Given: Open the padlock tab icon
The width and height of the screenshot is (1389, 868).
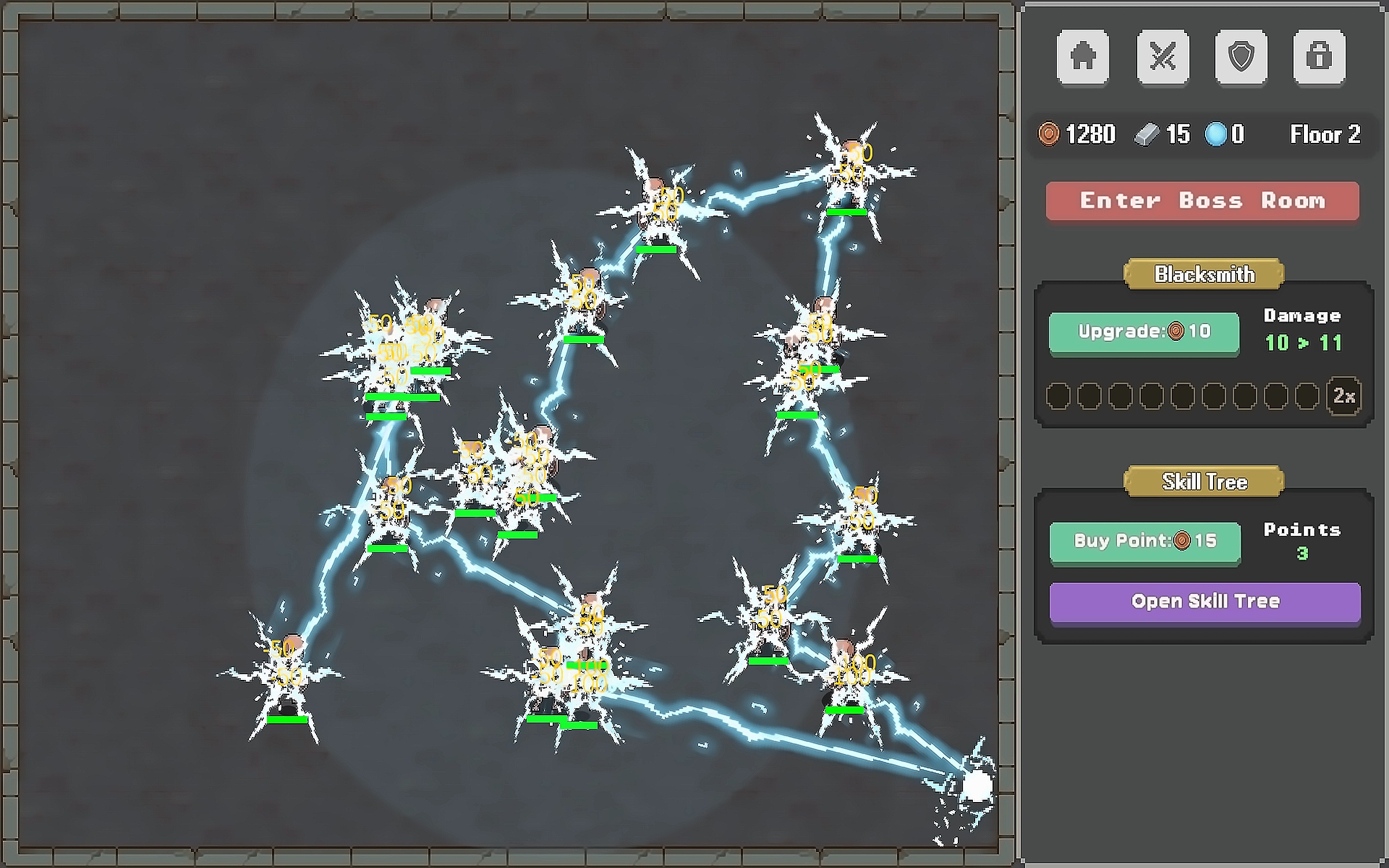Looking at the screenshot, I should pyautogui.click(x=1319, y=57).
